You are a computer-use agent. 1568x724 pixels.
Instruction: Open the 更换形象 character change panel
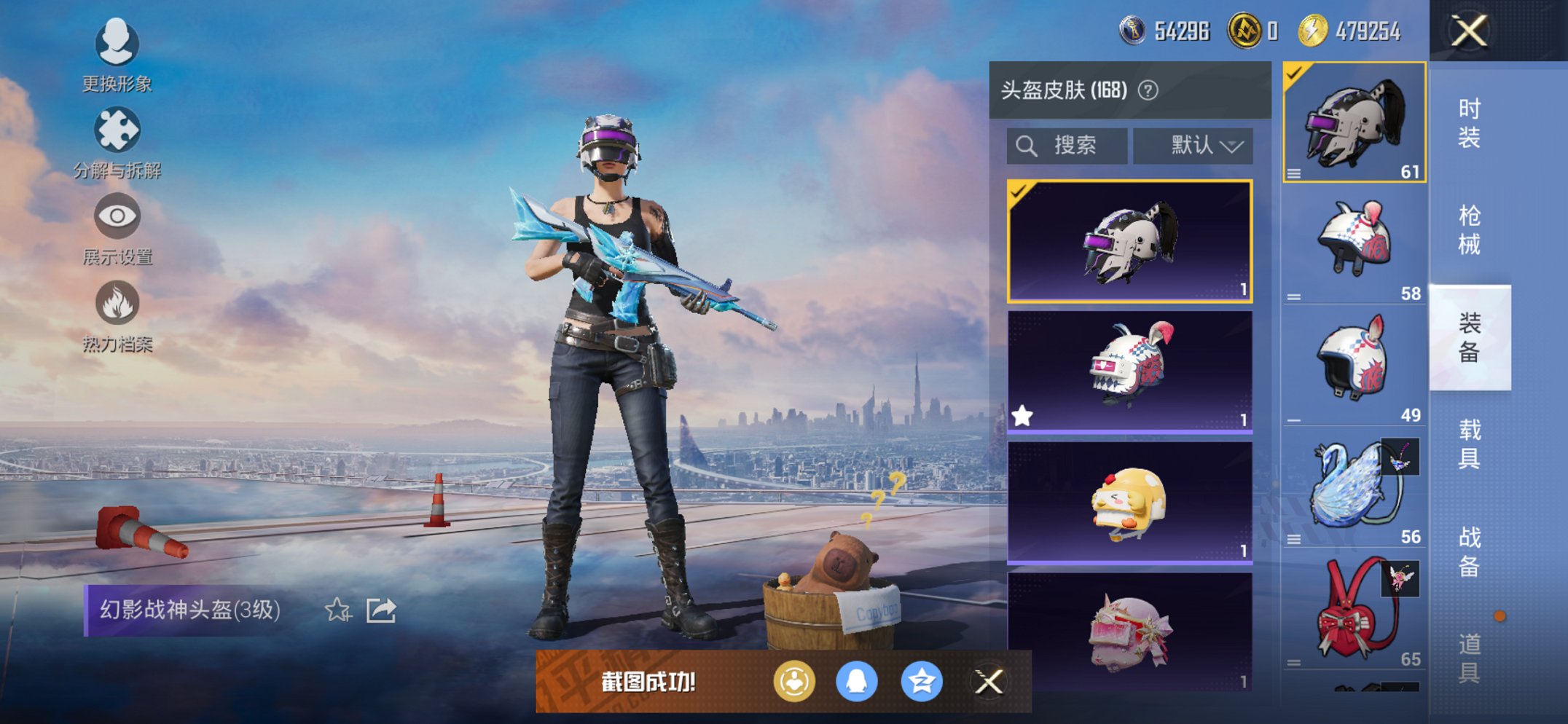click(117, 58)
